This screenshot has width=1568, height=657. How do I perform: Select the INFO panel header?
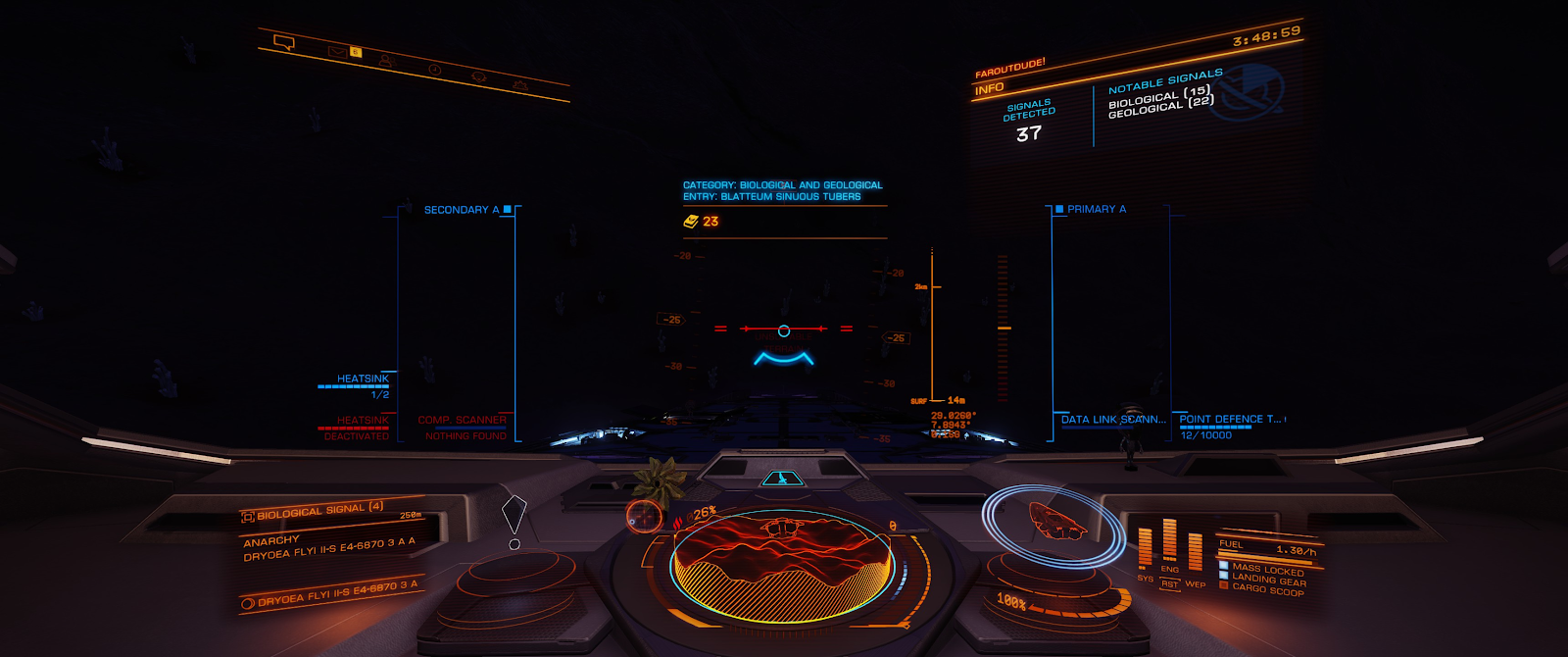(990, 88)
